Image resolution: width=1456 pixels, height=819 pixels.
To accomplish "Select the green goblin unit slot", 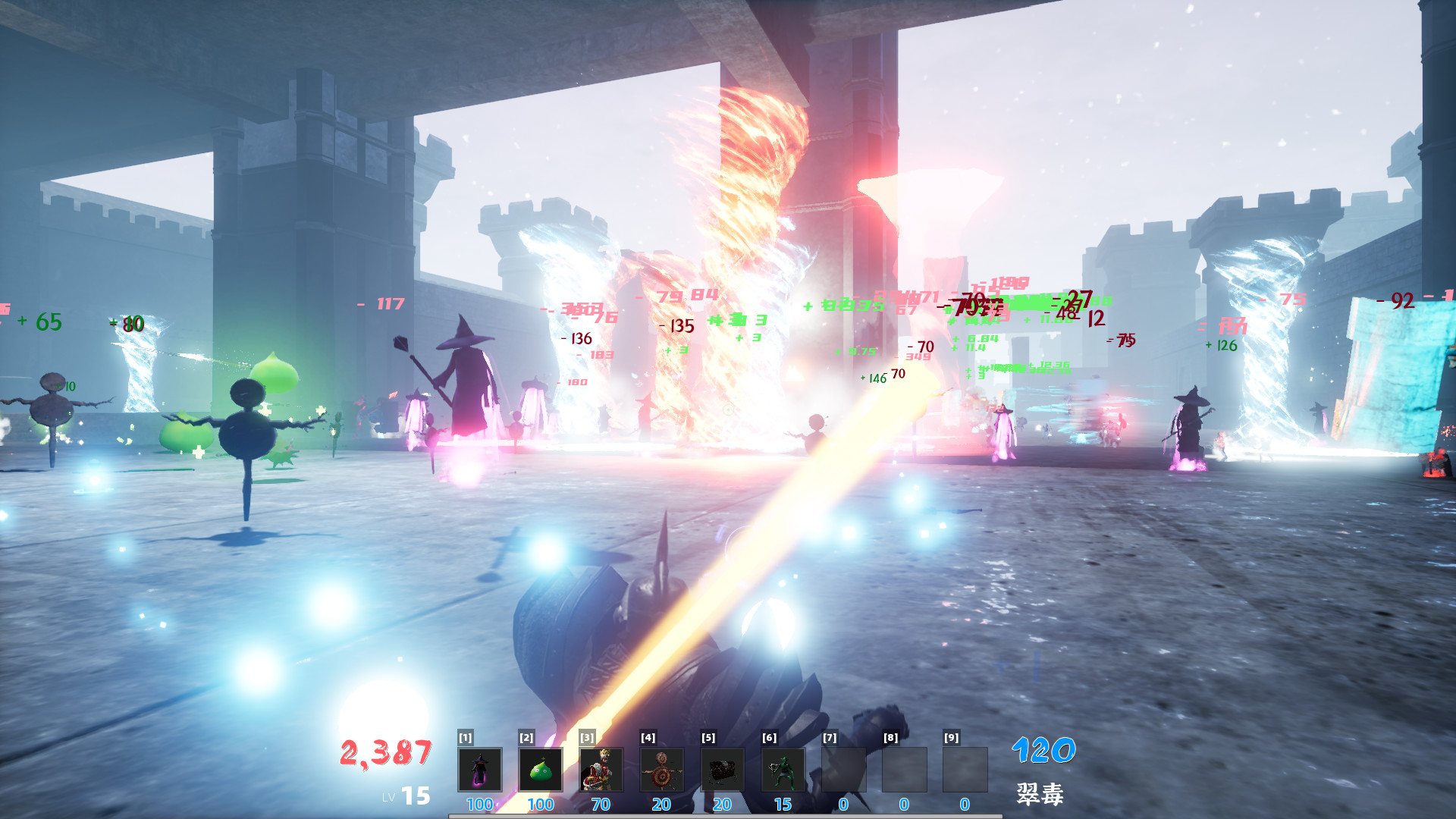I will coord(783,770).
